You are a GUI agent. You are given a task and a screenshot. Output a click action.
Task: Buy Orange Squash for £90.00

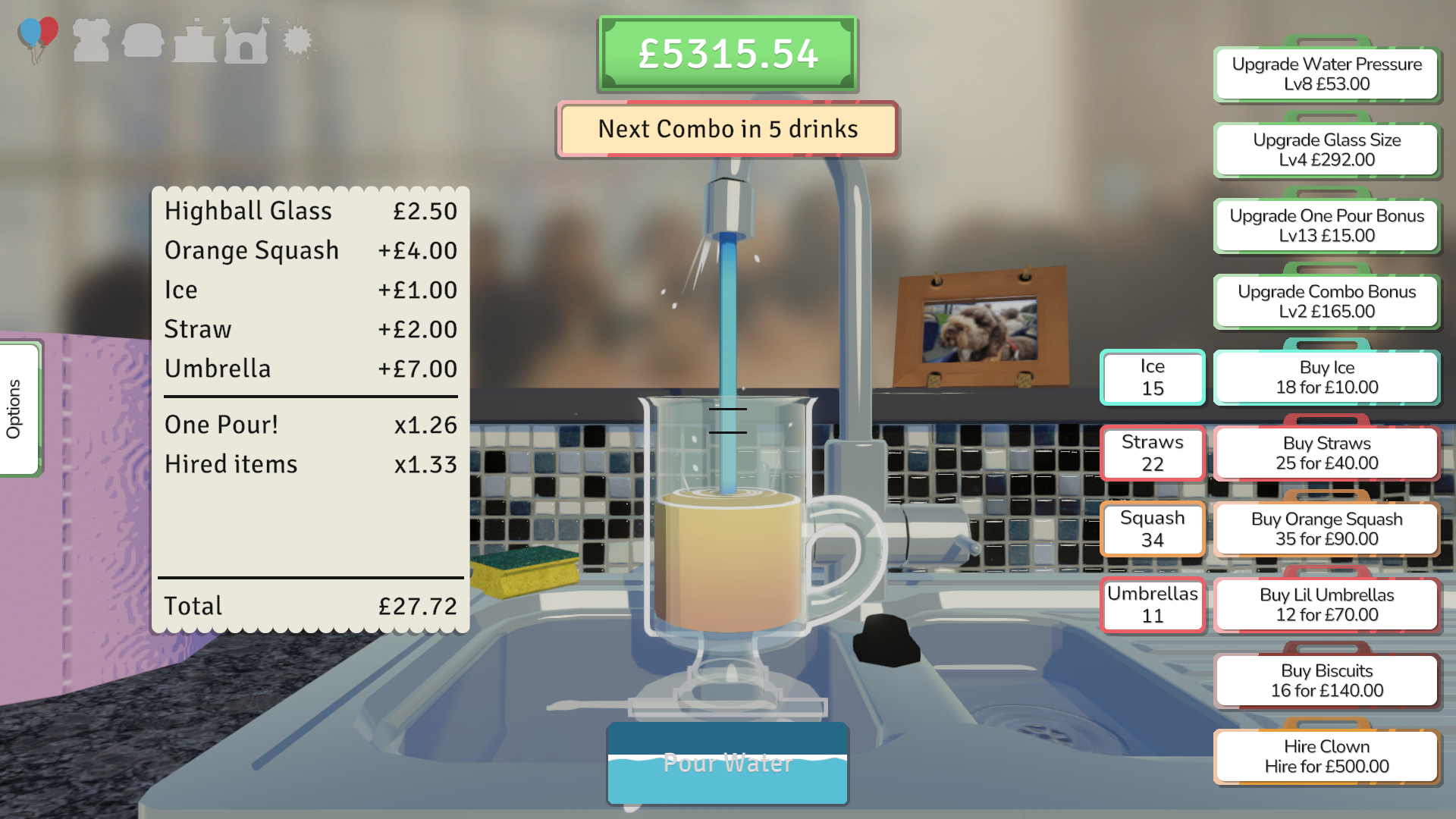click(1326, 529)
